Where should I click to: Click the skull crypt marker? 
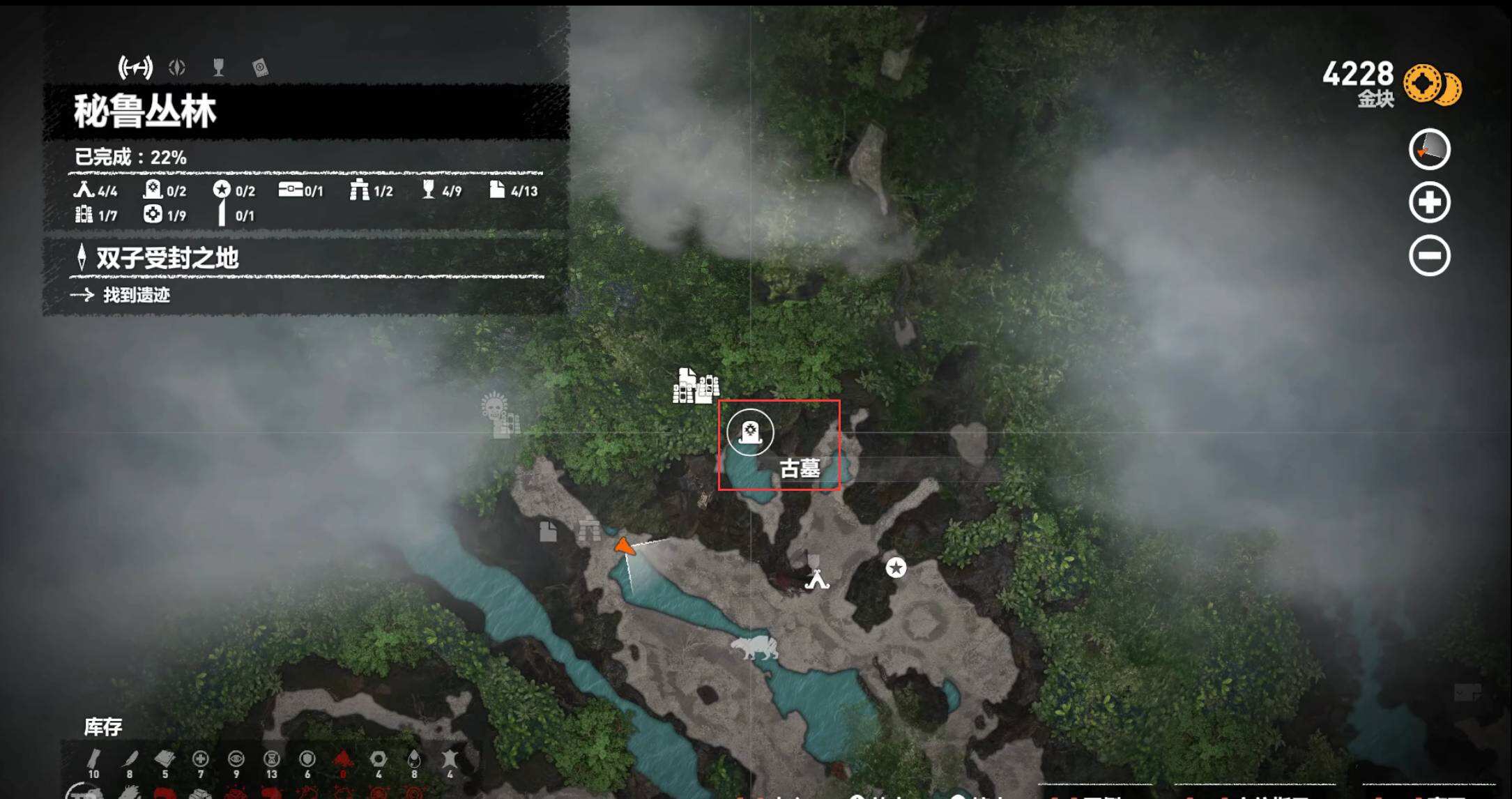(x=495, y=406)
